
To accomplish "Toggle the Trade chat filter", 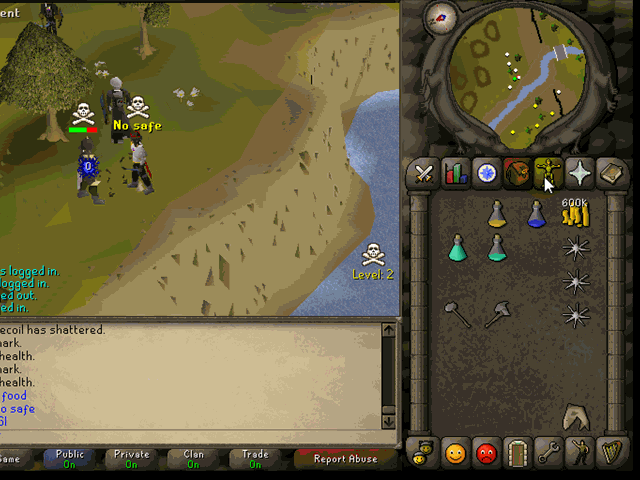I will point(255,459).
